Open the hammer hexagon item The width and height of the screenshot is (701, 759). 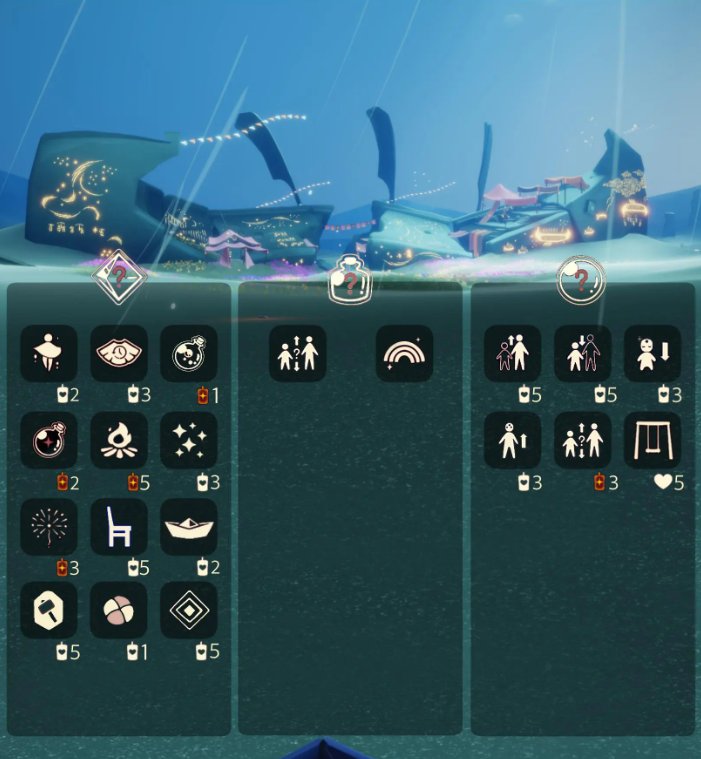(x=49, y=611)
